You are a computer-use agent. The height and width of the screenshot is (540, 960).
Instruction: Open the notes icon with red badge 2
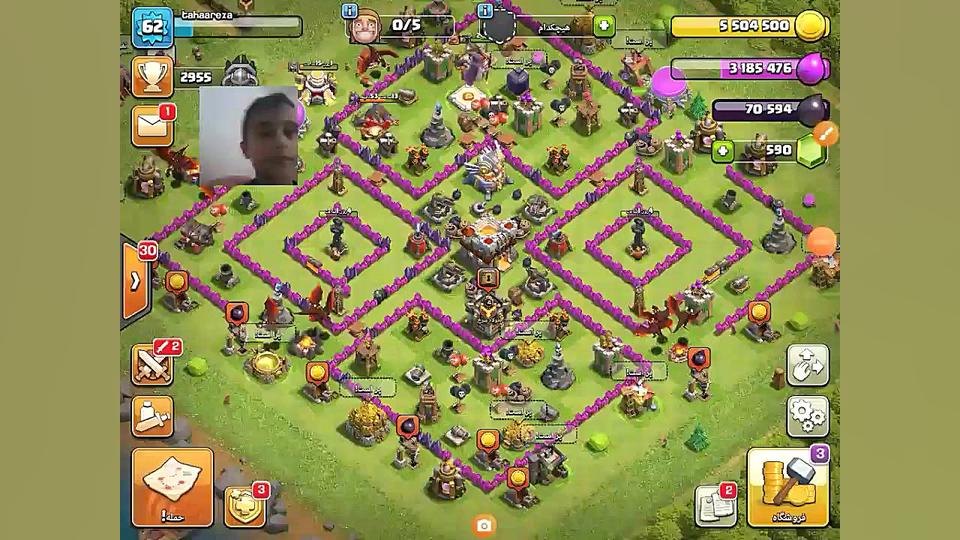pyautogui.click(x=715, y=505)
